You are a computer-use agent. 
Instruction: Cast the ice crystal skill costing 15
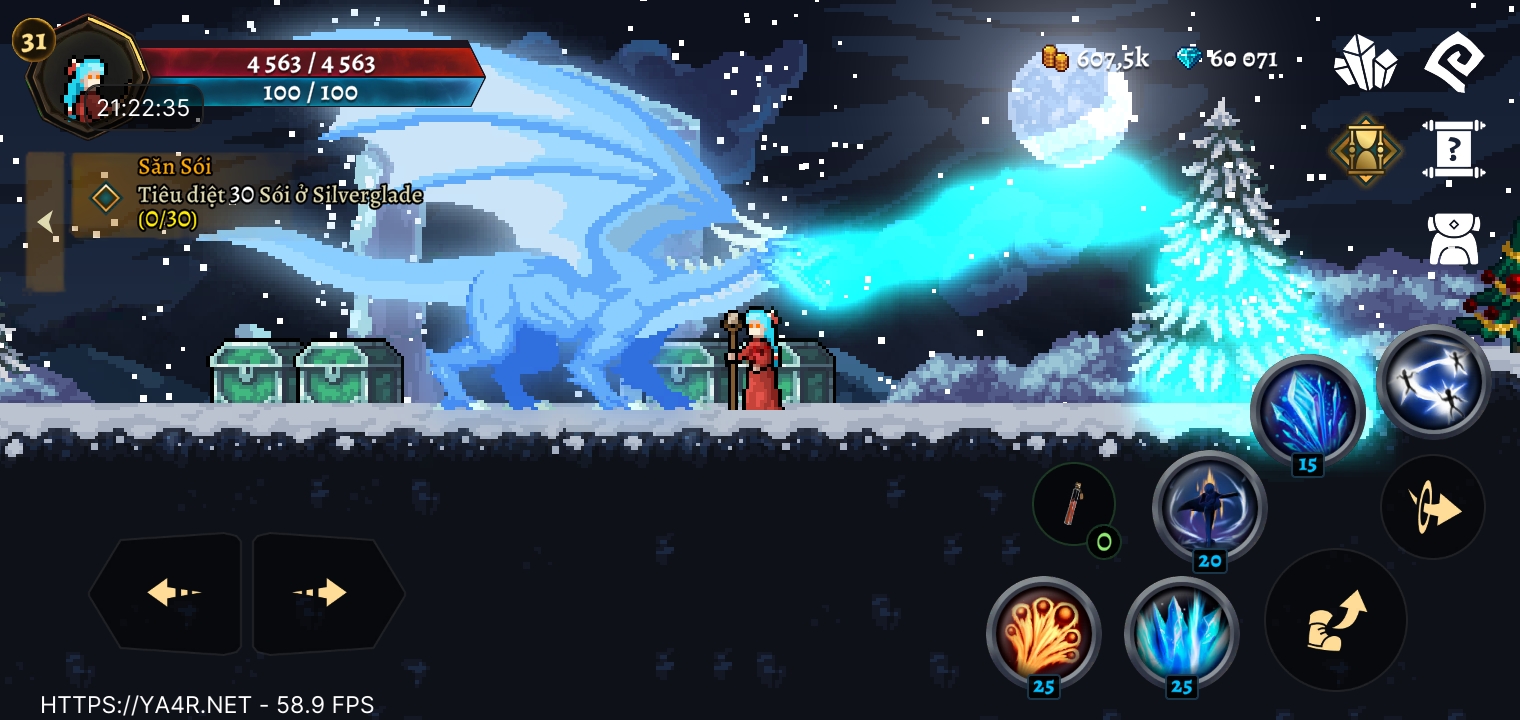pyautogui.click(x=1307, y=410)
